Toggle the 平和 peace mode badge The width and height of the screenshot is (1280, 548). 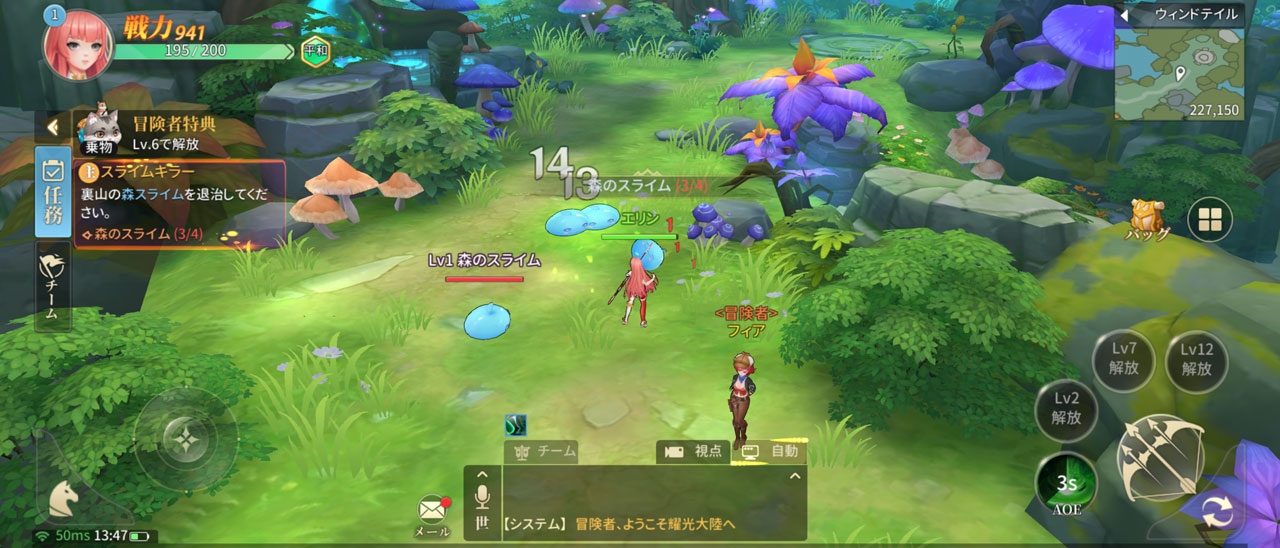314,50
